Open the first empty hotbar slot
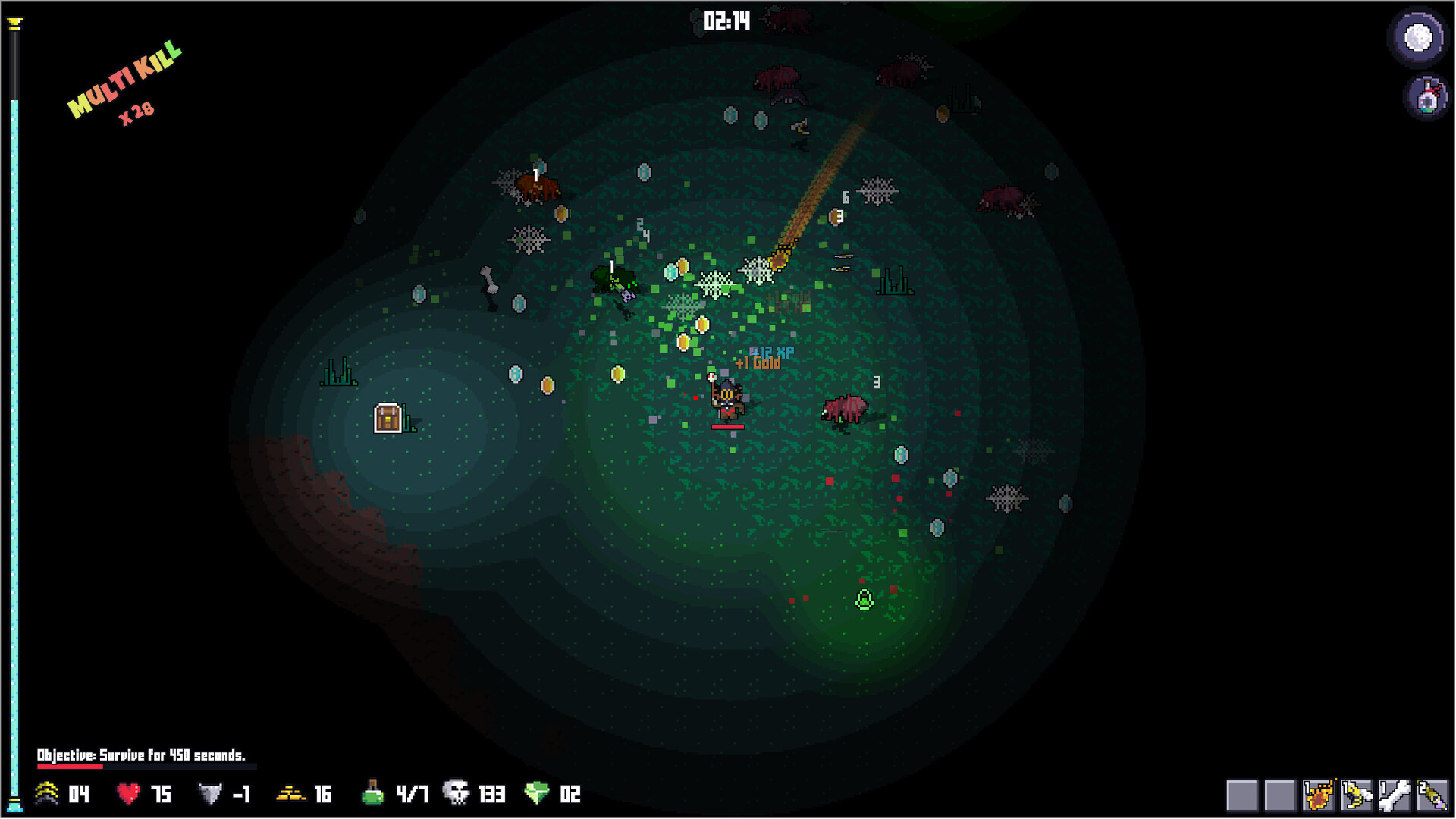The height and width of the screenshot is (819, 1456). point(1241,795)
